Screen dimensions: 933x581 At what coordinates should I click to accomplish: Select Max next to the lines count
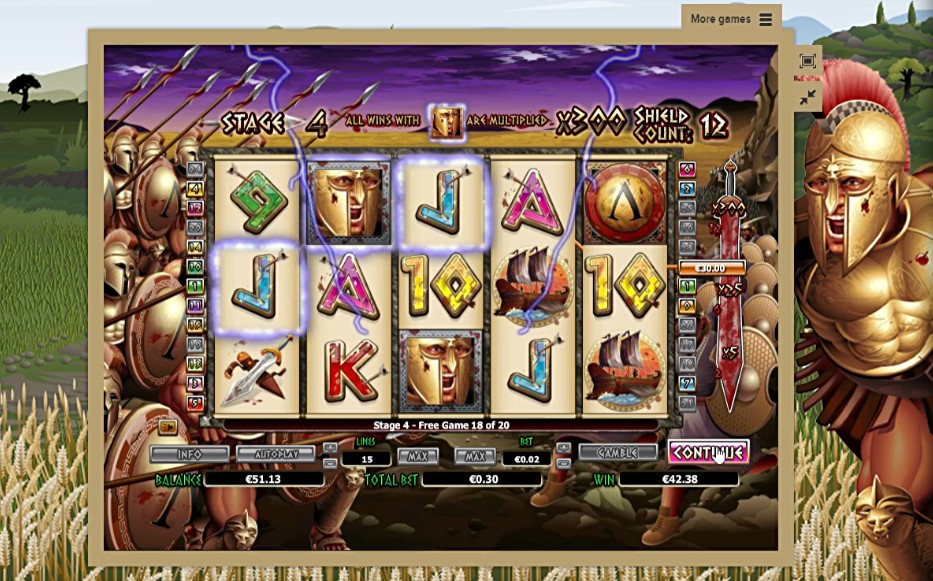pos(417,456)
